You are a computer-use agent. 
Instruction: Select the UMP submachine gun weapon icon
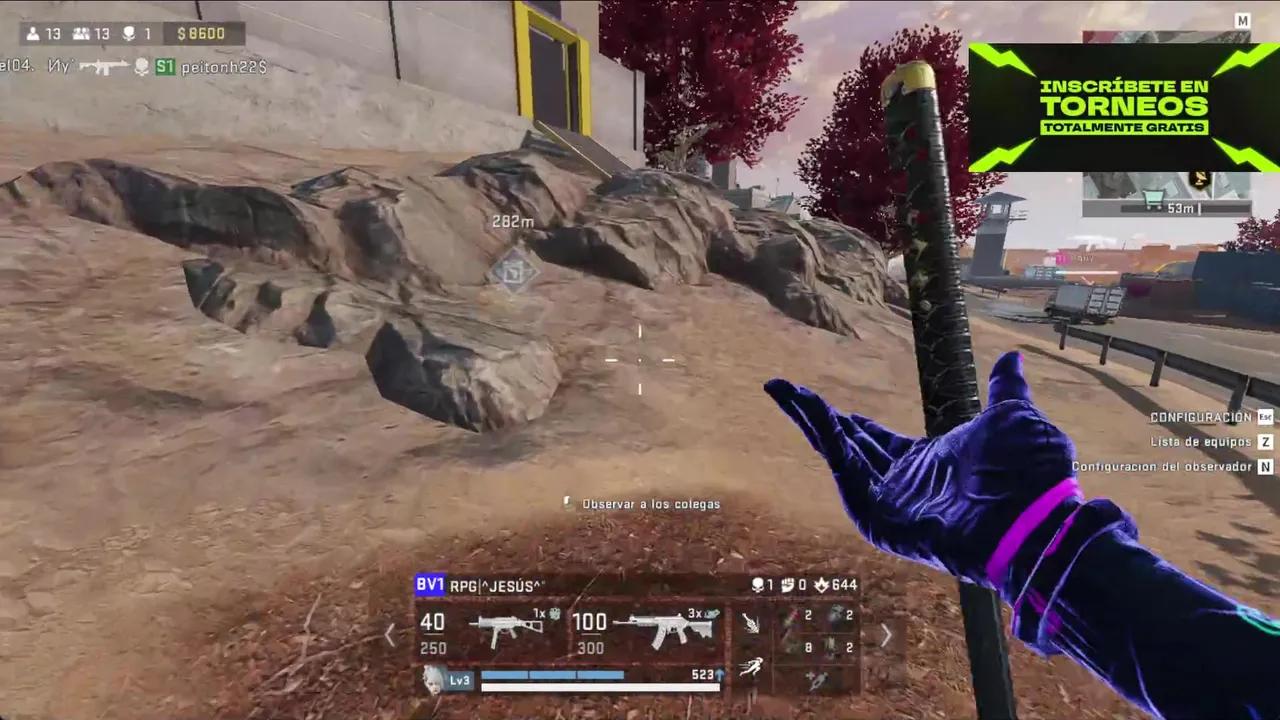click(x=506, y=627)
